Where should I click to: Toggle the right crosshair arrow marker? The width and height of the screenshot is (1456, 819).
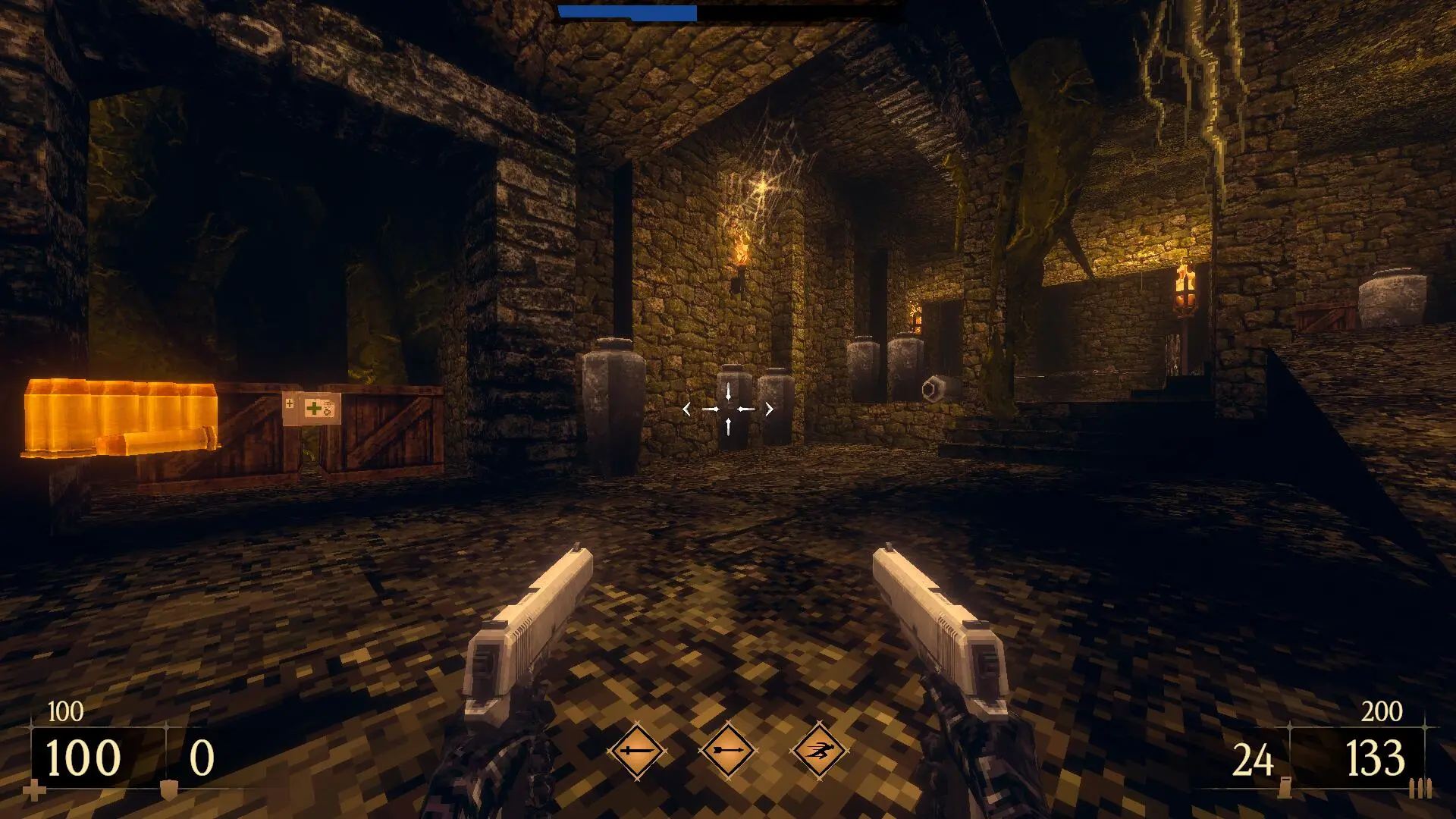769,409
